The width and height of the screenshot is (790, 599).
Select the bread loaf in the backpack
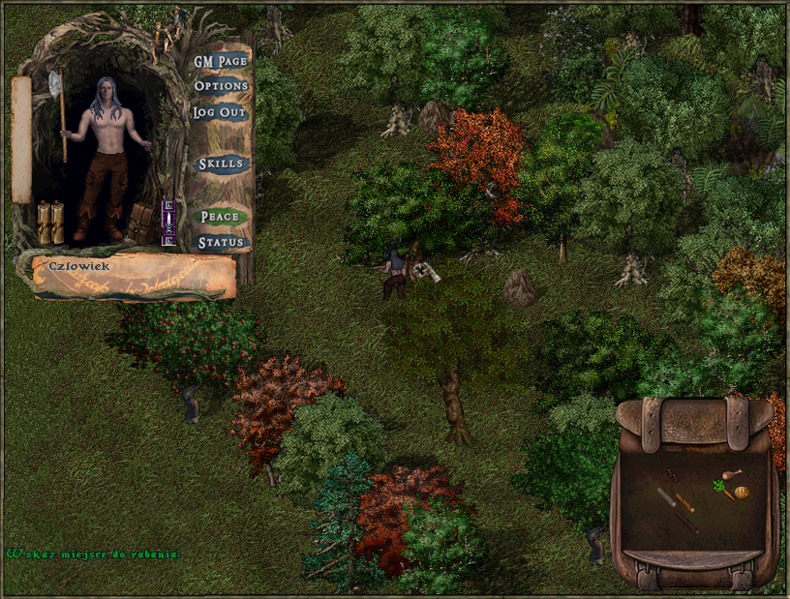point(742,492)
